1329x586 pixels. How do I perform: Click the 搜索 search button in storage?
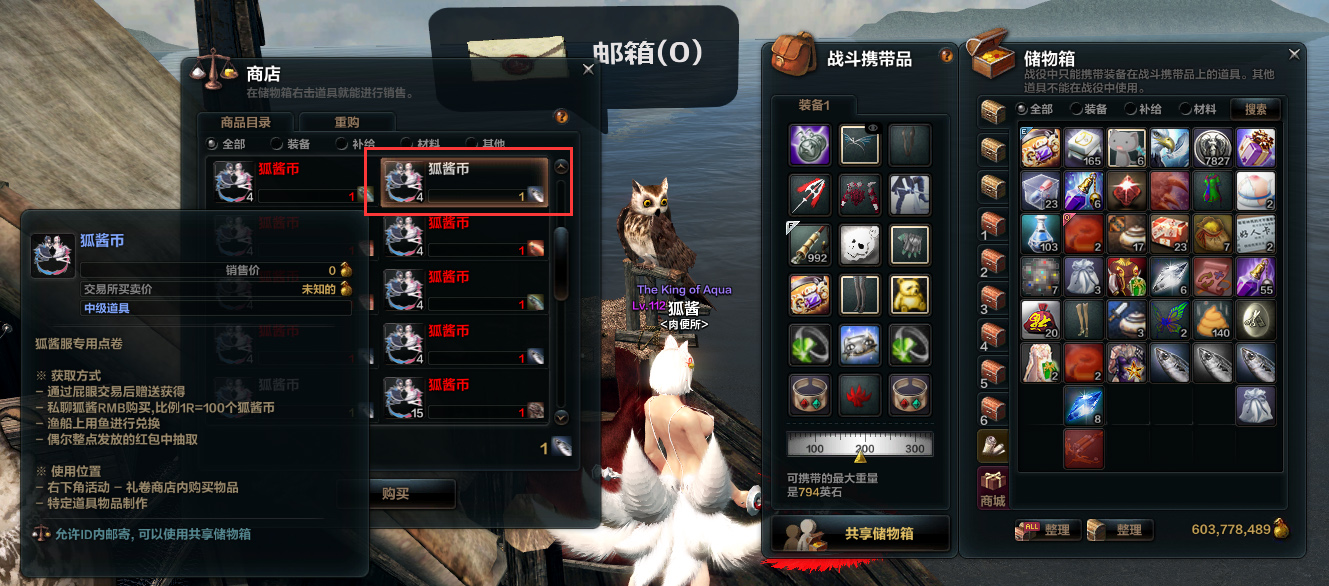(x=1255, y=109)
